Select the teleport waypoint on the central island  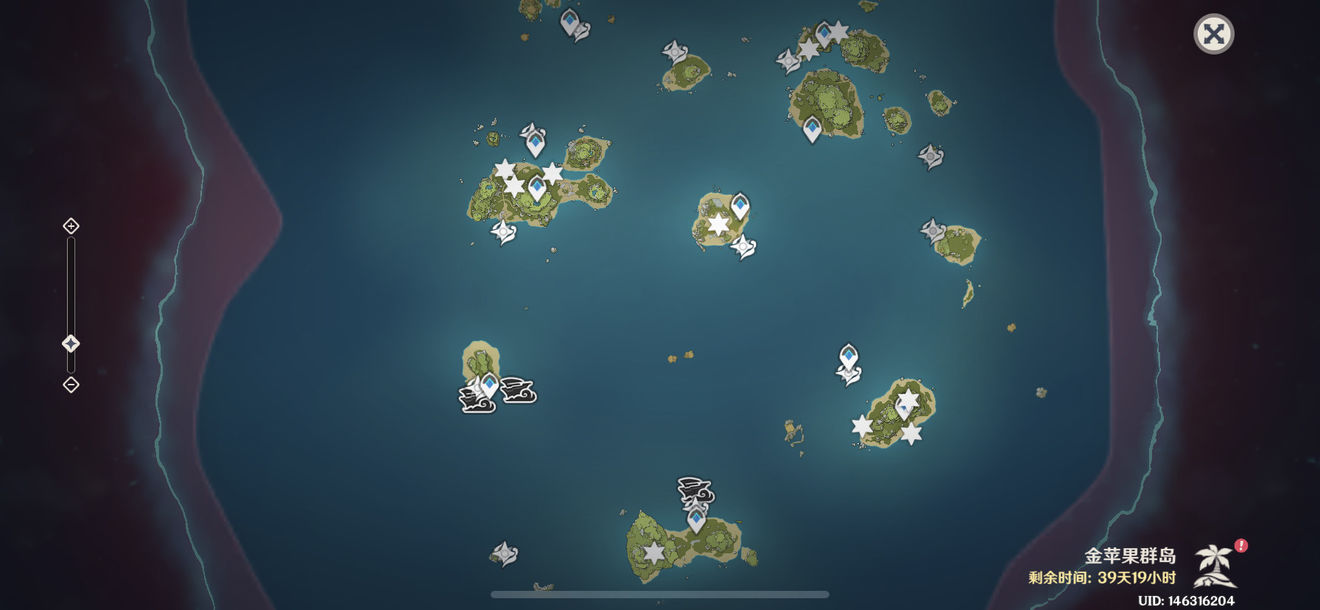tap(740, 206)
